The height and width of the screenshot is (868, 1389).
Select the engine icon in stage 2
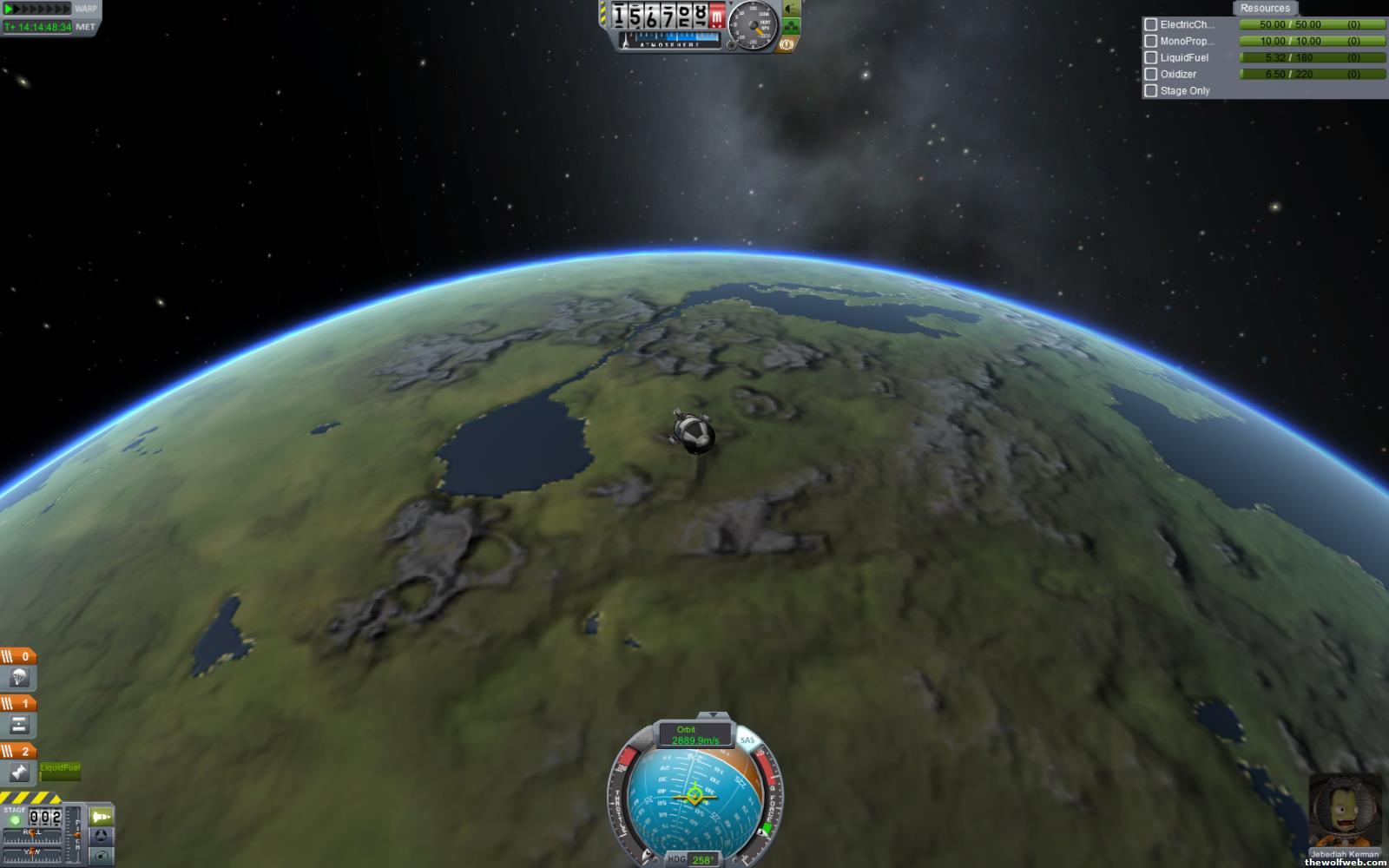[x=19, y=772]
